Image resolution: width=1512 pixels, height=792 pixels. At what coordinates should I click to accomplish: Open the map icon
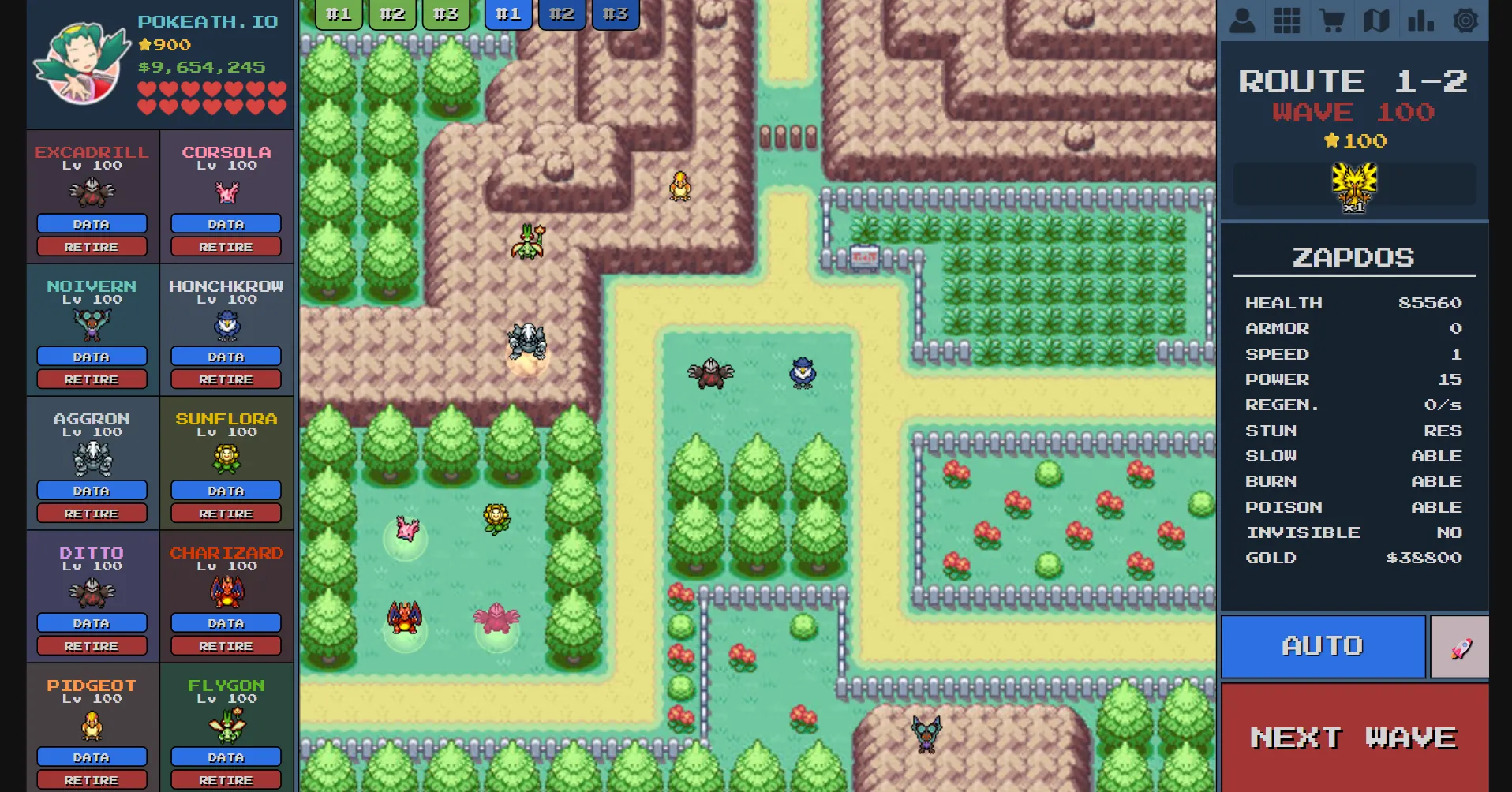[1377, 20]
